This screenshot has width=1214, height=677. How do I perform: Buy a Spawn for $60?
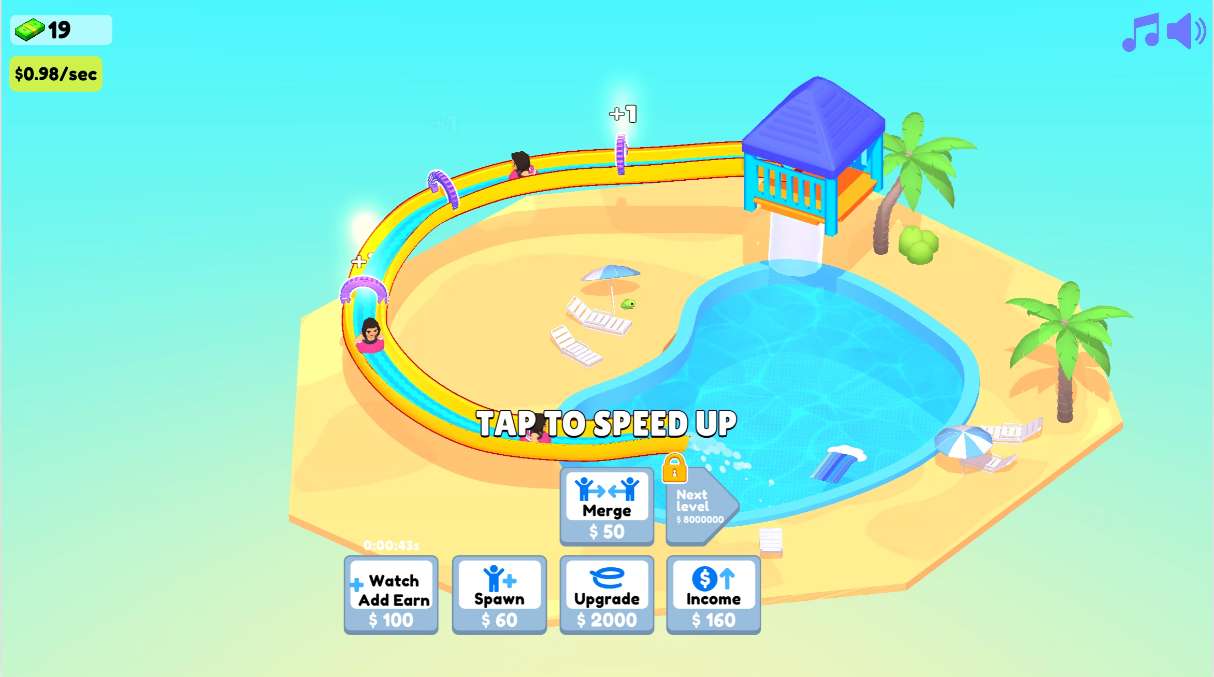click(499, 595)
